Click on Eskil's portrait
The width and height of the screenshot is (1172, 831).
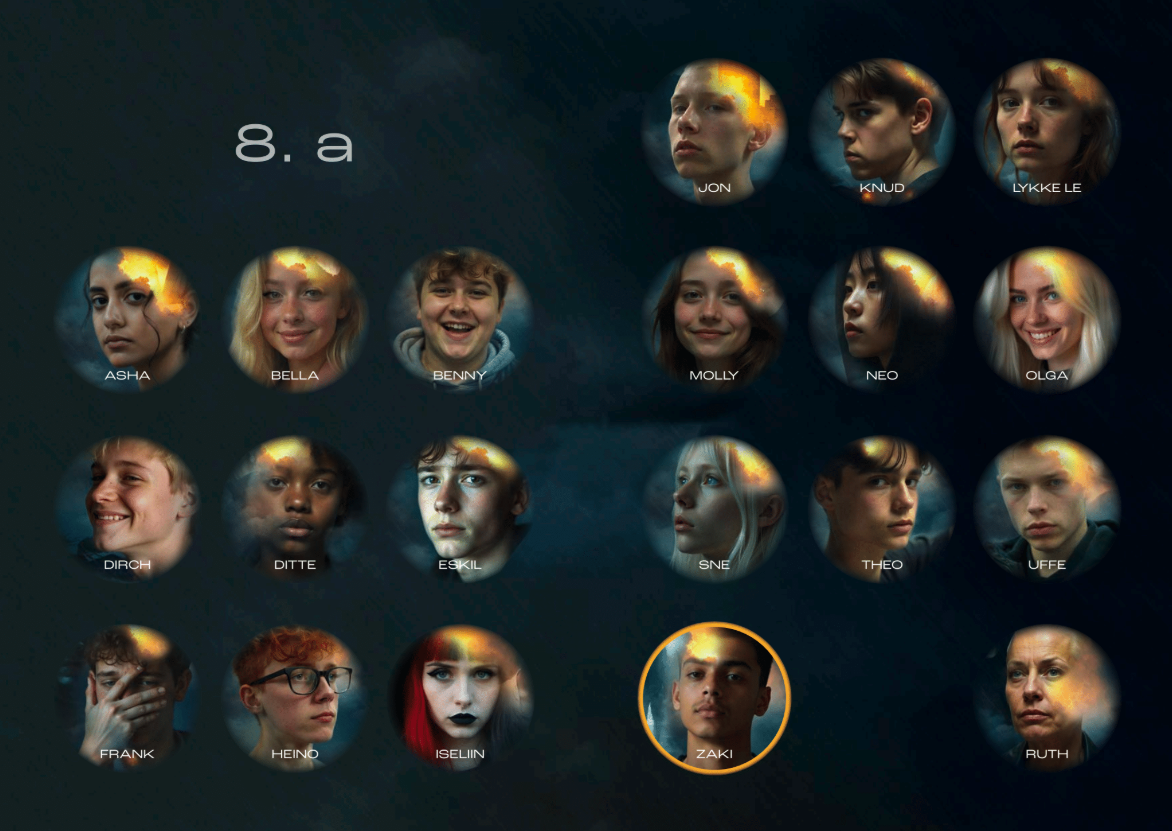(x=460, y=507)
